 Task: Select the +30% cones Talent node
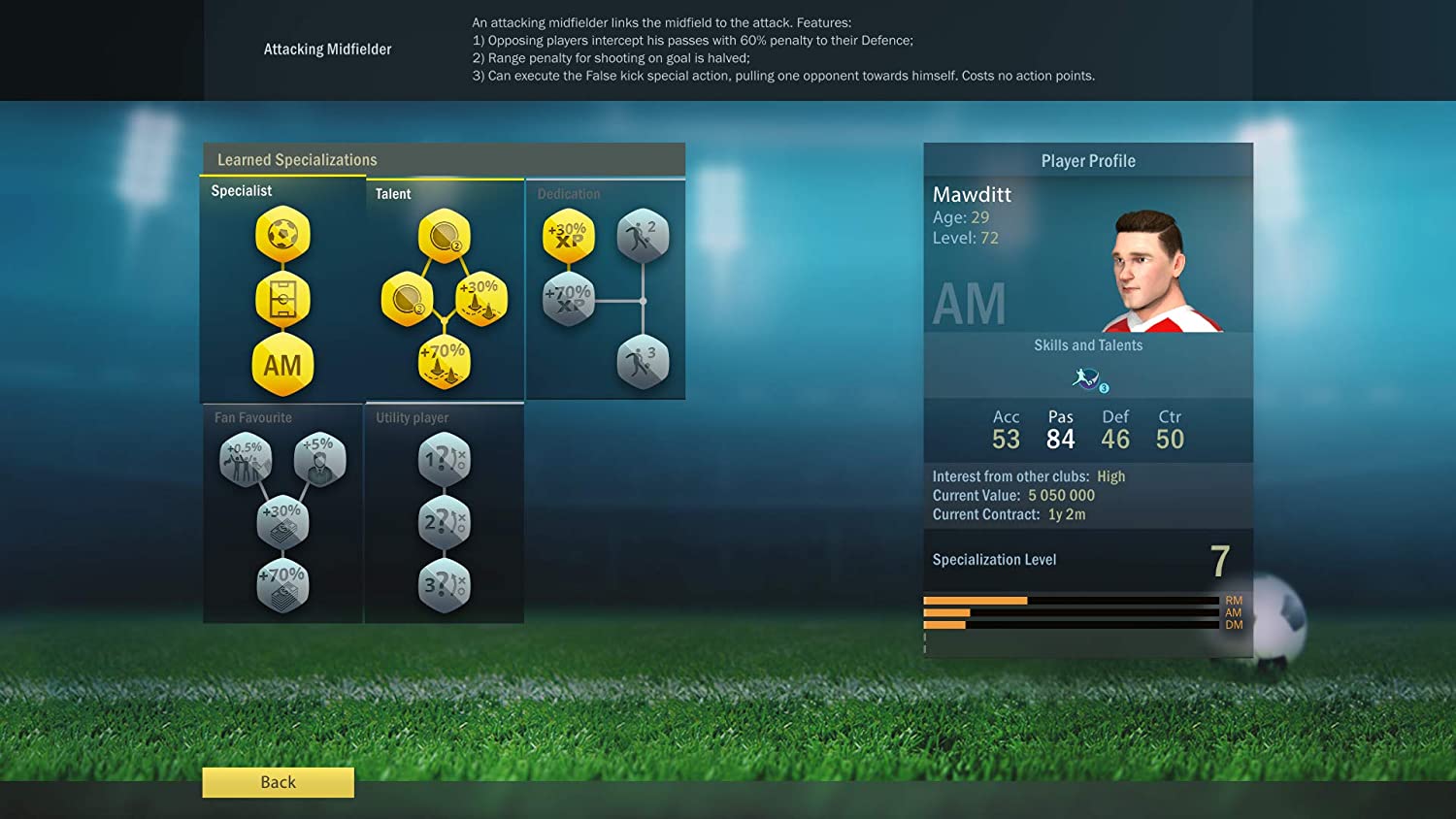click(480, 299)
